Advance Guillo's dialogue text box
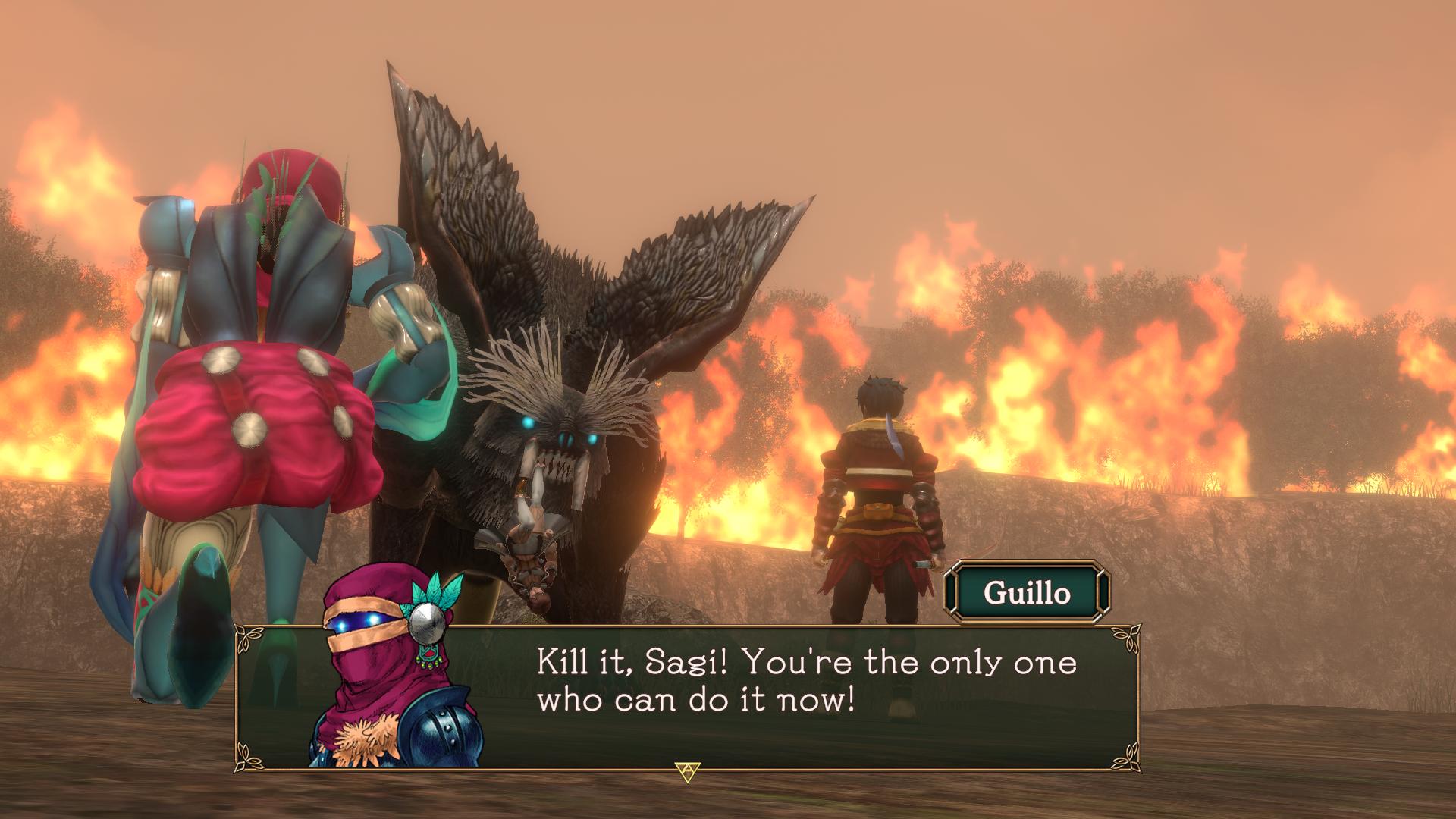 (687, 771)
